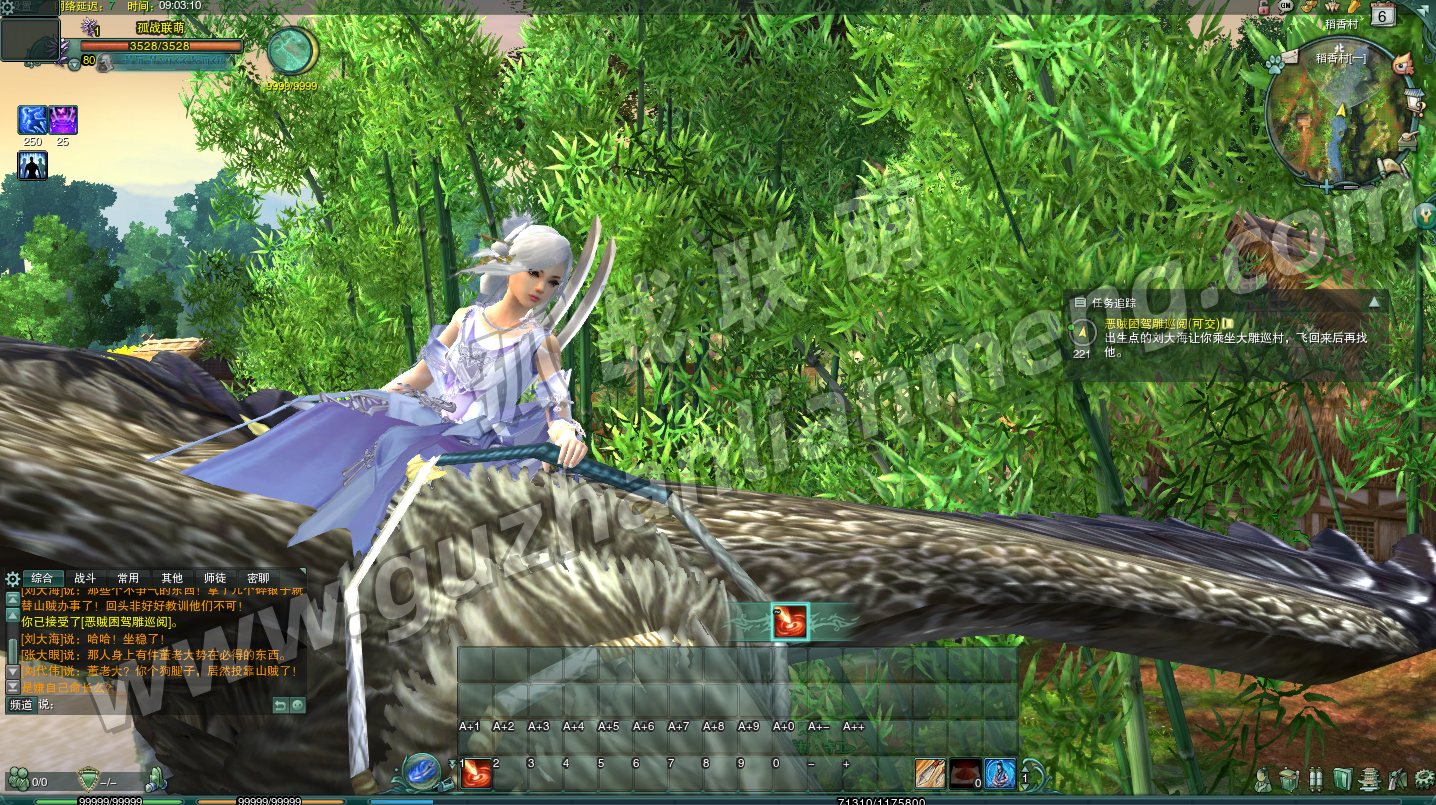Collapse the 任务追踪 quest tracker
This screenshot has height=805, width=1436.
[1375, 302]
